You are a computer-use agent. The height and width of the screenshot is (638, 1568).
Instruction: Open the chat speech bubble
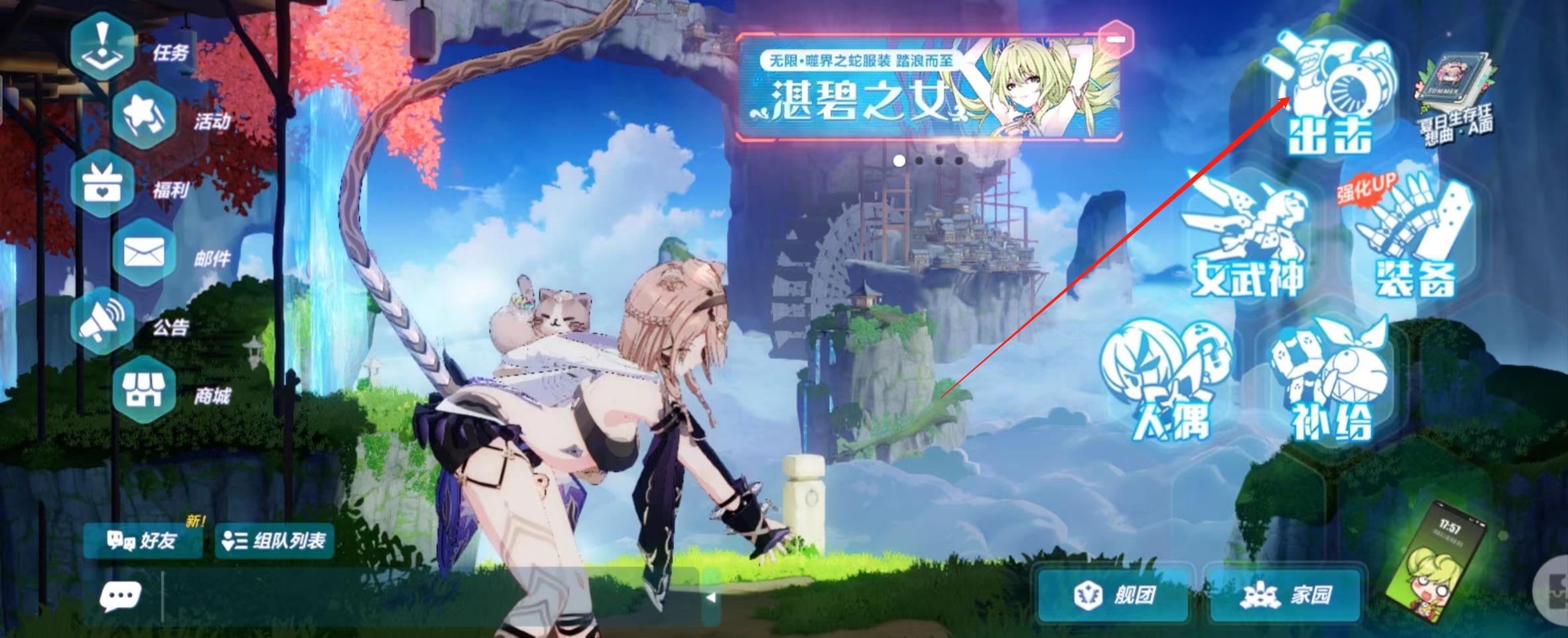tap(120, 596)
